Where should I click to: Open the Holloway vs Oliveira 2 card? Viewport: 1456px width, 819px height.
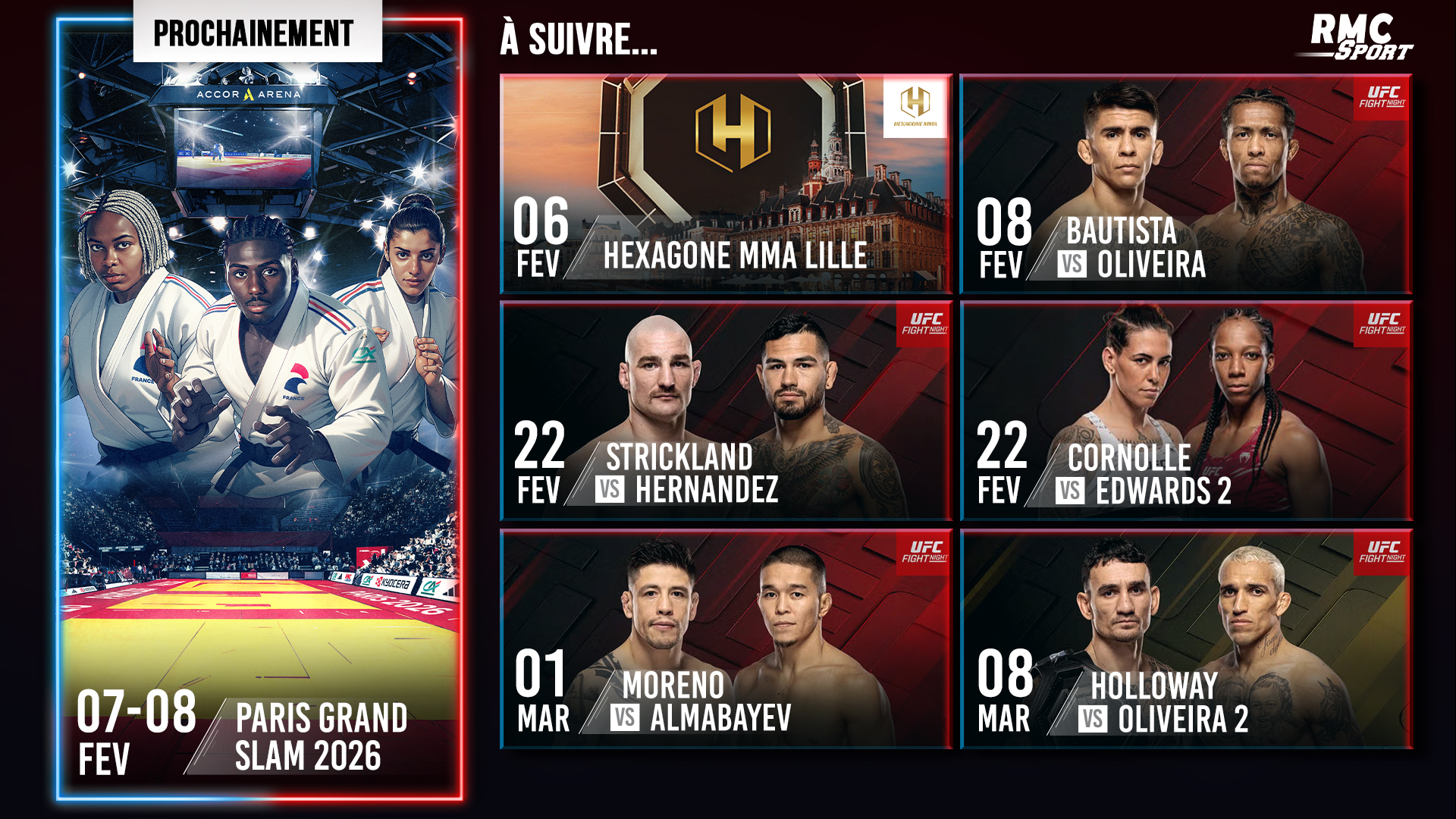click(1185, 639)
